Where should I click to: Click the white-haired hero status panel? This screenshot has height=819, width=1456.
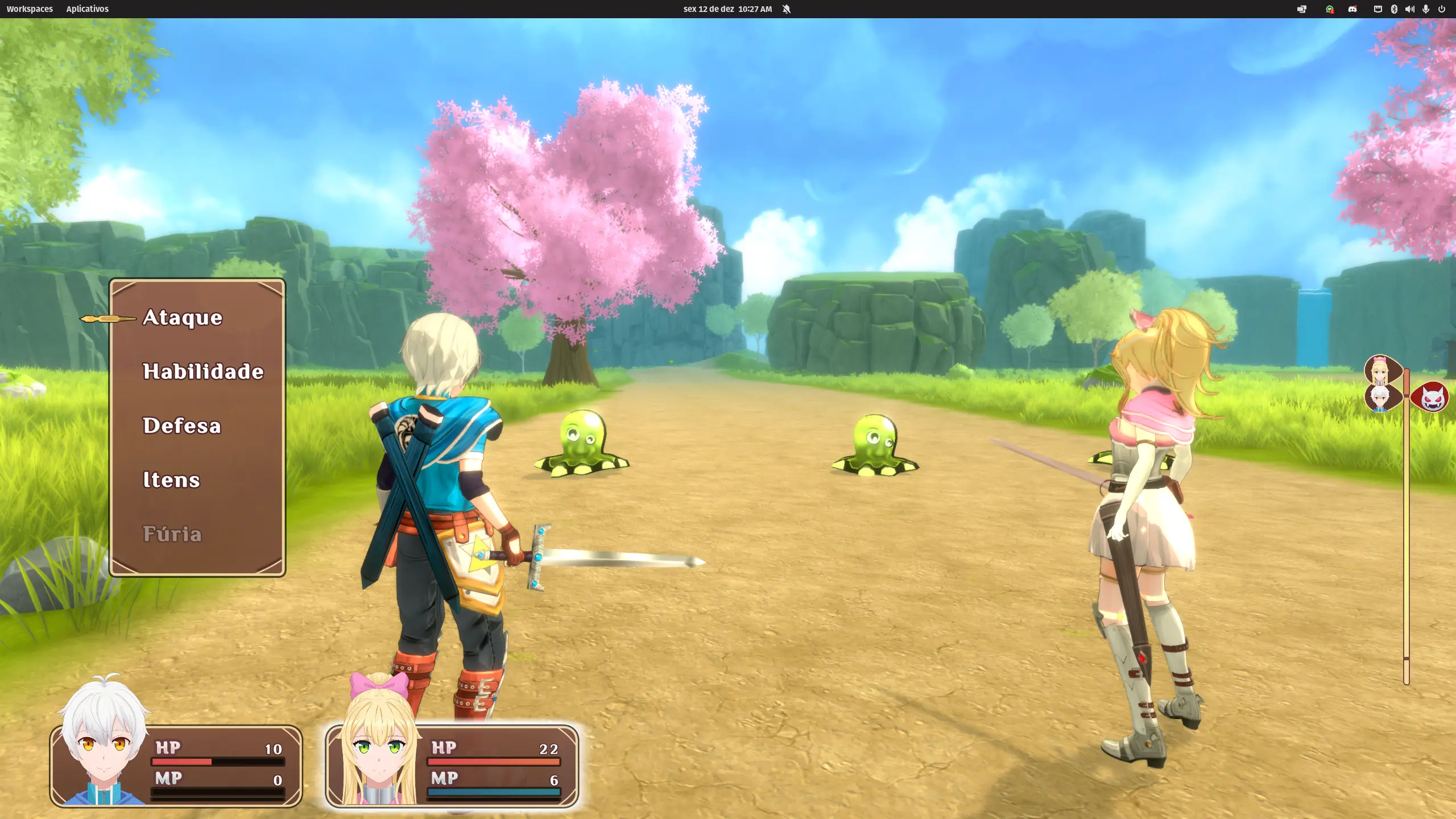(176, 766)
